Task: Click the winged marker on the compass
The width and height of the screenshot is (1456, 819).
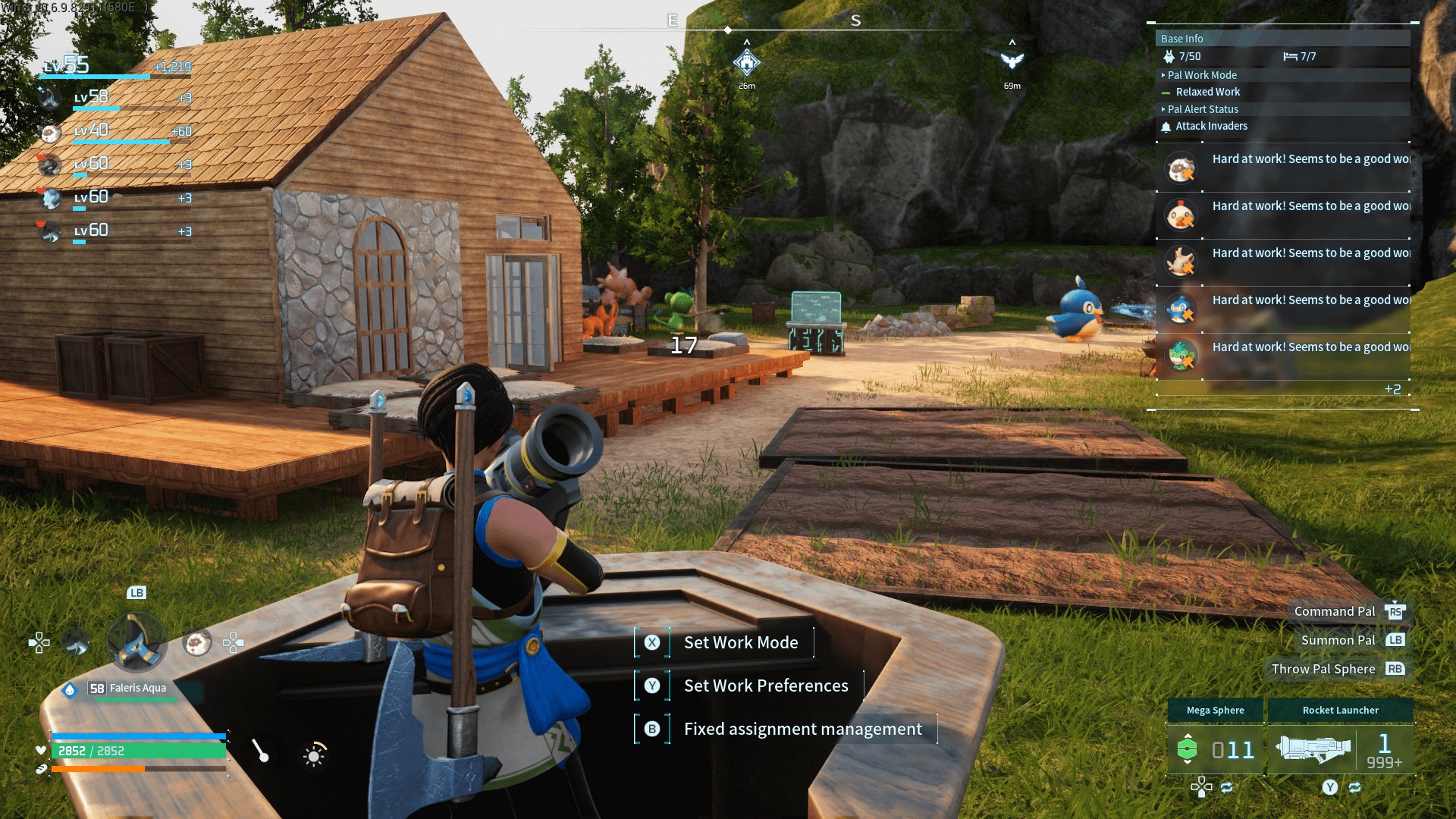Action: pos(1012,61)
